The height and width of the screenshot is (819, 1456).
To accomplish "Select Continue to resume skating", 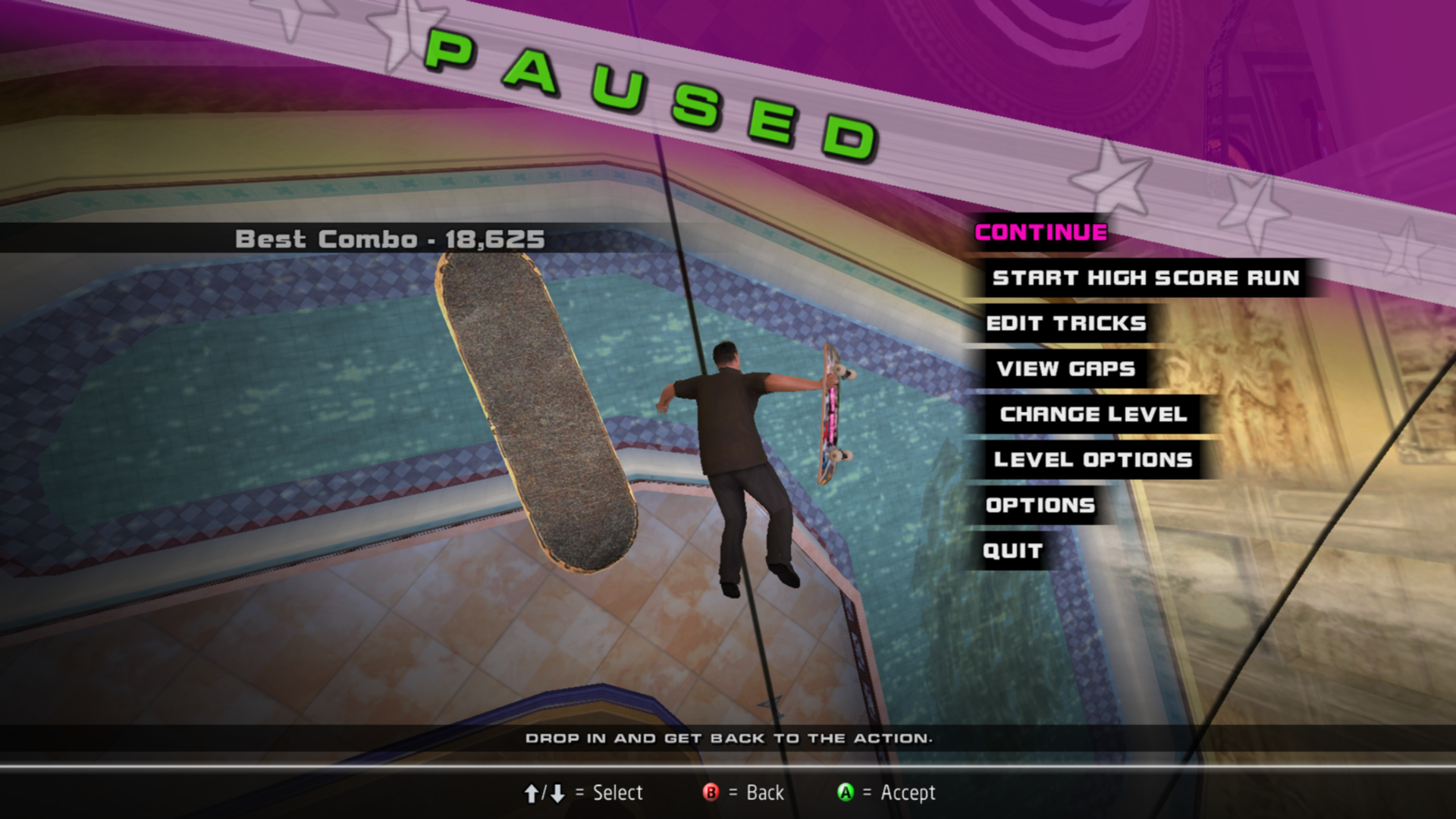I will coord(1040,233).
